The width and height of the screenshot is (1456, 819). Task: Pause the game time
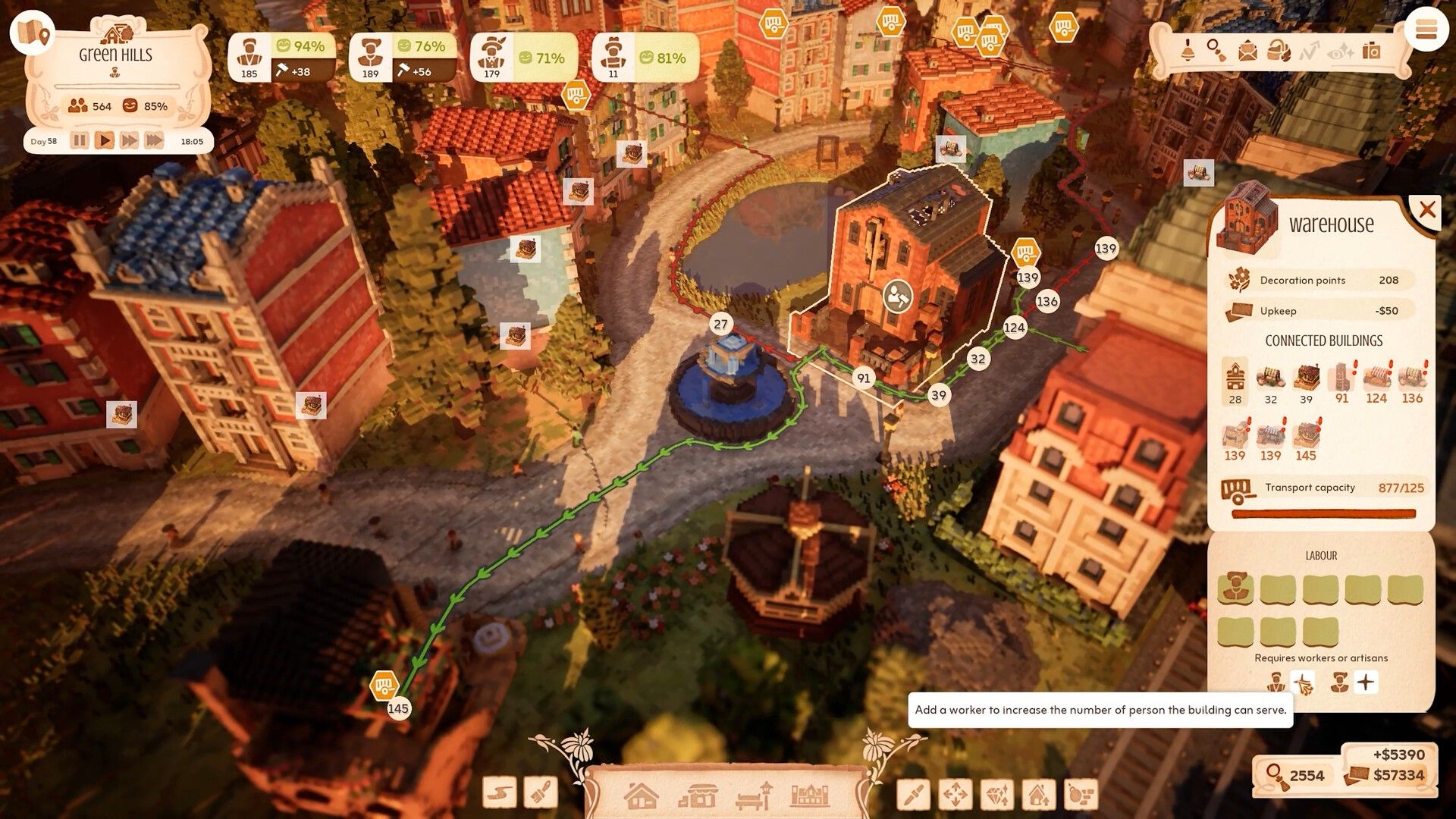[x=80, y=140]
